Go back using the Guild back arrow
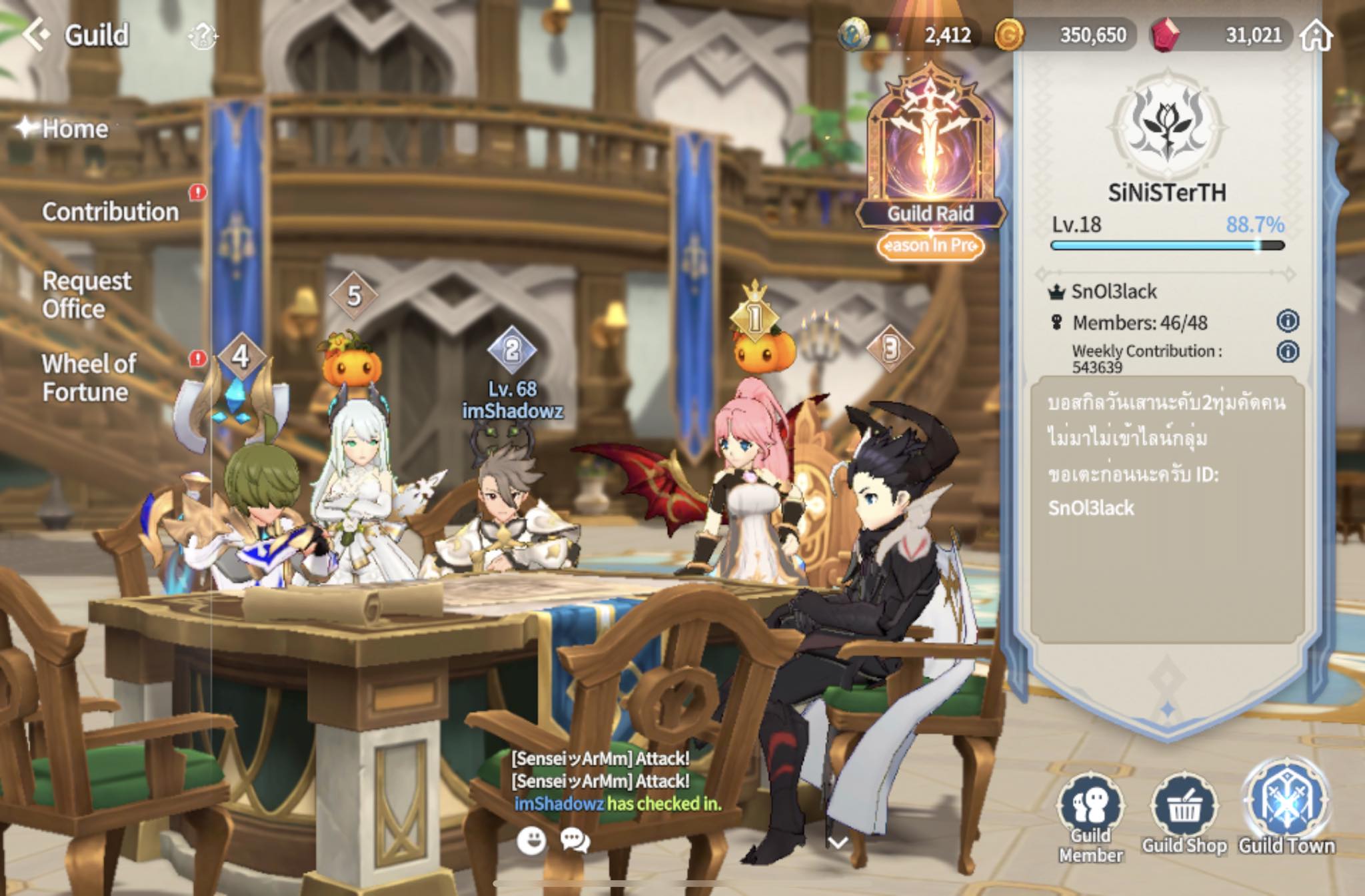This screenshot has width=1365, height=896. pyautogui.click(x=36, y=34)
